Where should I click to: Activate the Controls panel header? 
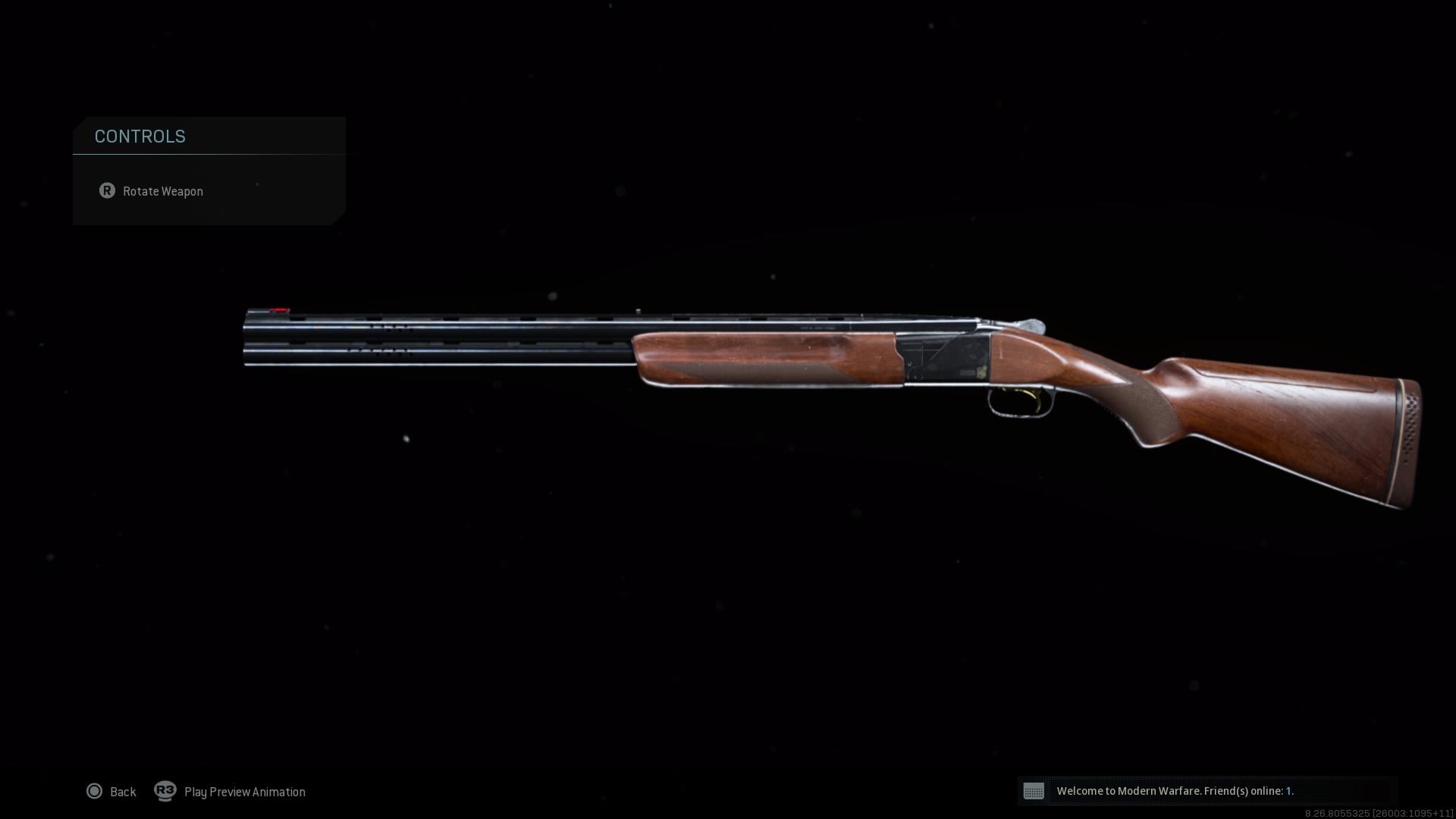click(140, 136)
